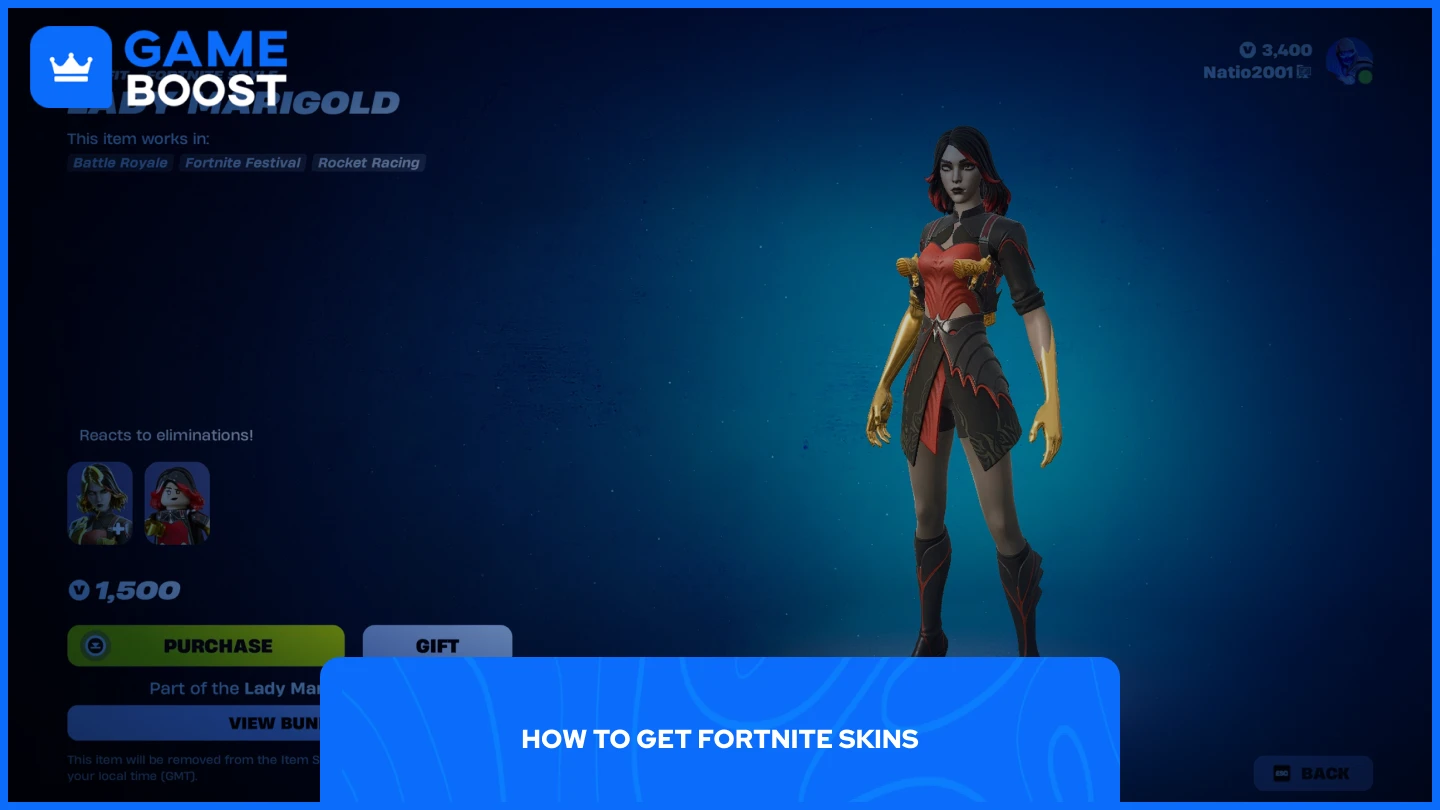Viewport: 1440px width, 810px height.
Task: Open the player avatar in the top-right corner
Action: point(1349,60)
